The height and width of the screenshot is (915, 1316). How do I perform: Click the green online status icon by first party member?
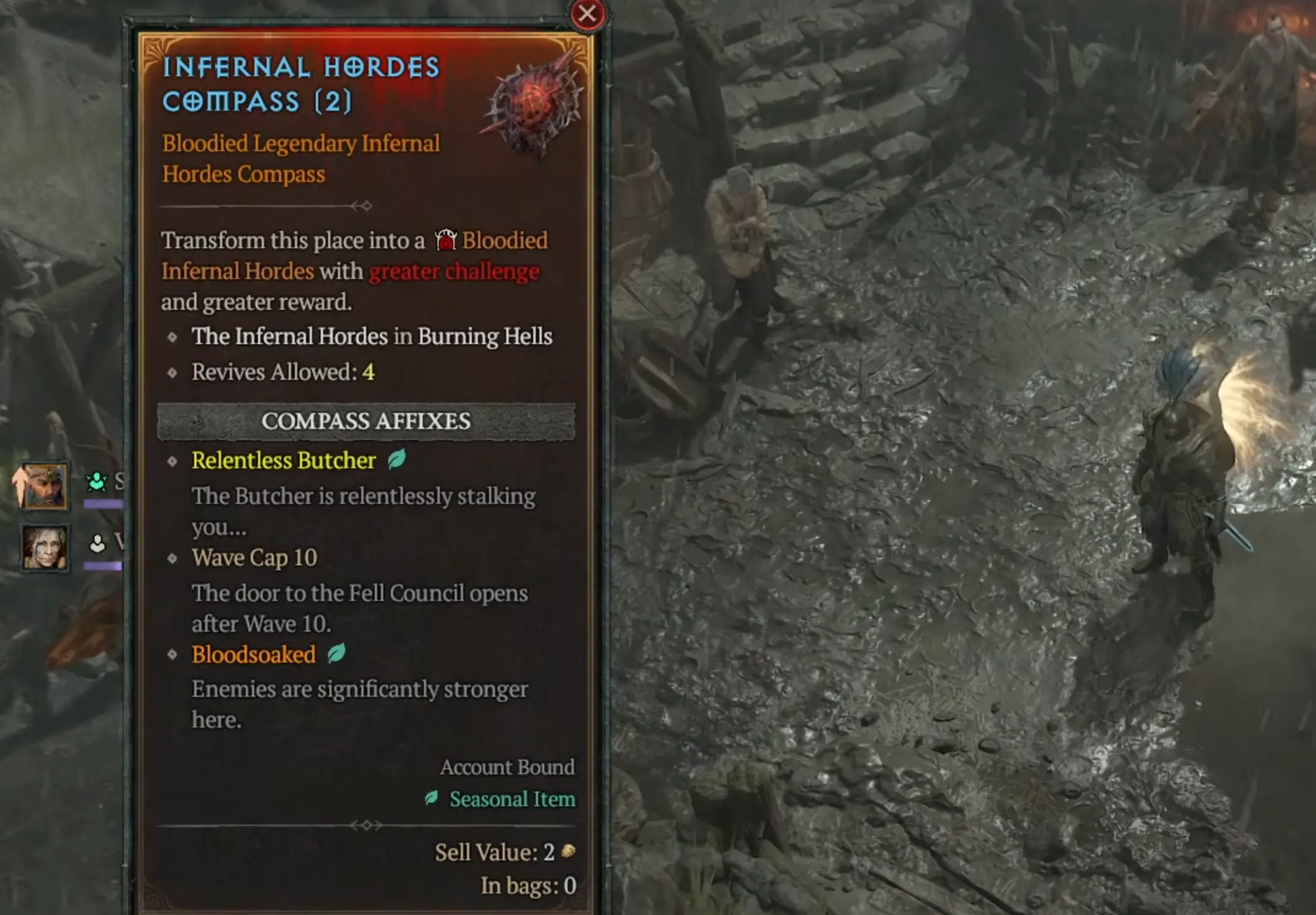click(x=95, y=481)
